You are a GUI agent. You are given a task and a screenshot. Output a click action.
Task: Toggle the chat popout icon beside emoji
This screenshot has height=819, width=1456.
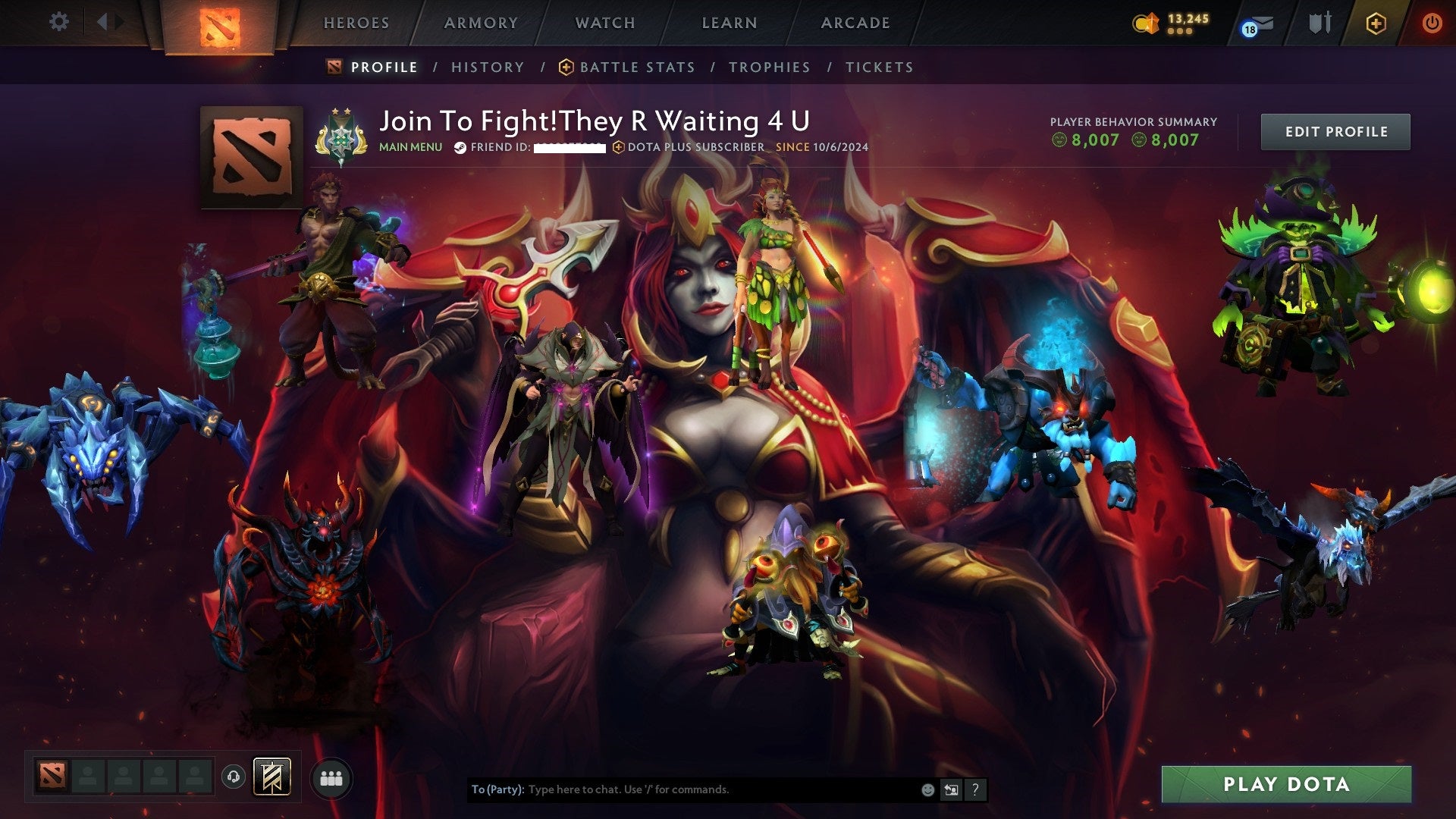click(x=950, y=789)
